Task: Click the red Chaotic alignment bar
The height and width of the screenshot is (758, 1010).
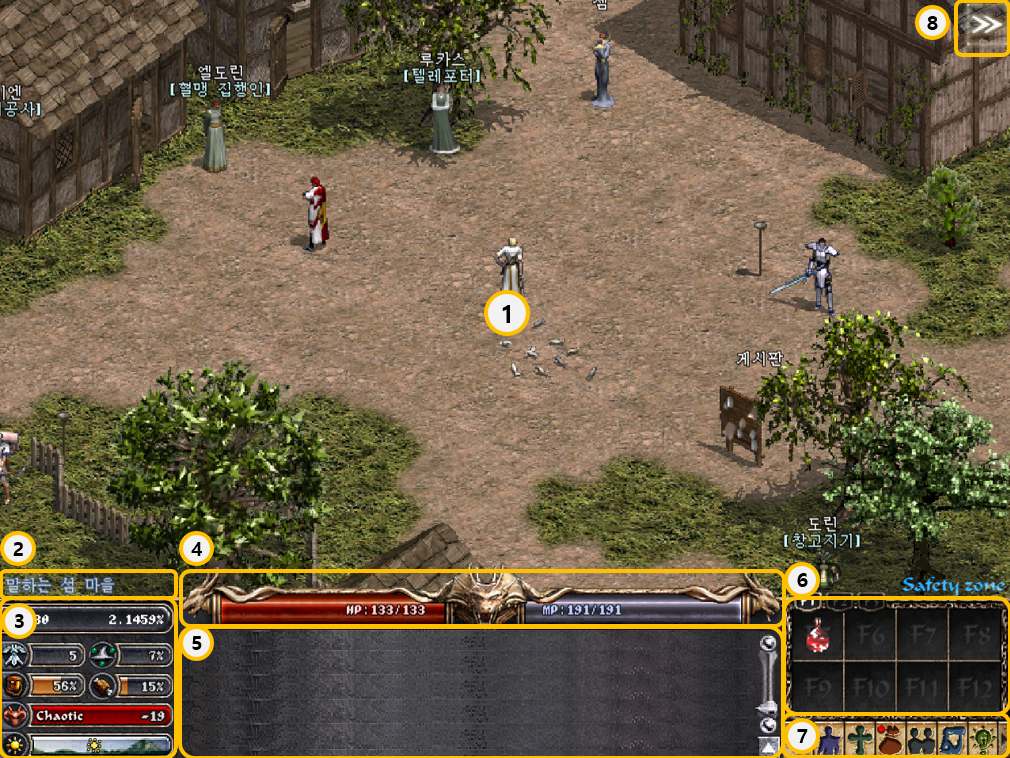Action: tap(100, 716)
